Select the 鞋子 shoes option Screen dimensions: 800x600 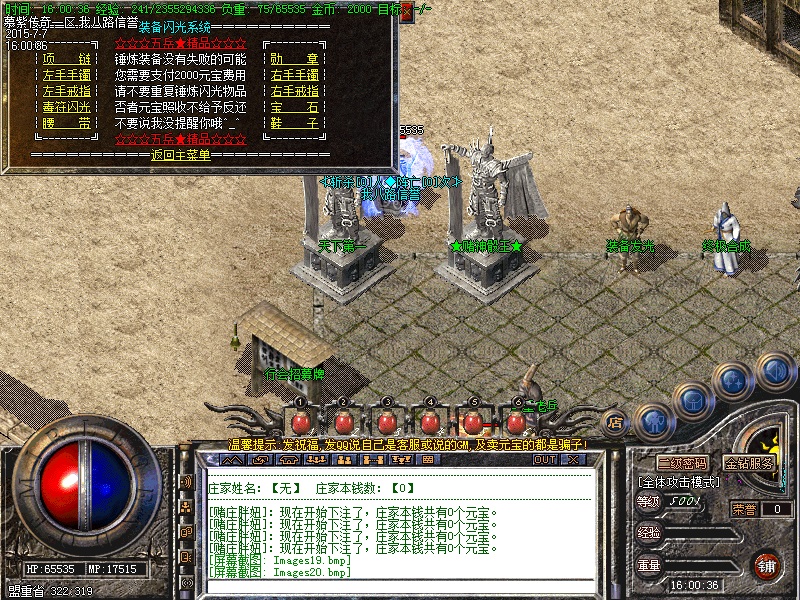pyautogui.click(x=295, y=123)
